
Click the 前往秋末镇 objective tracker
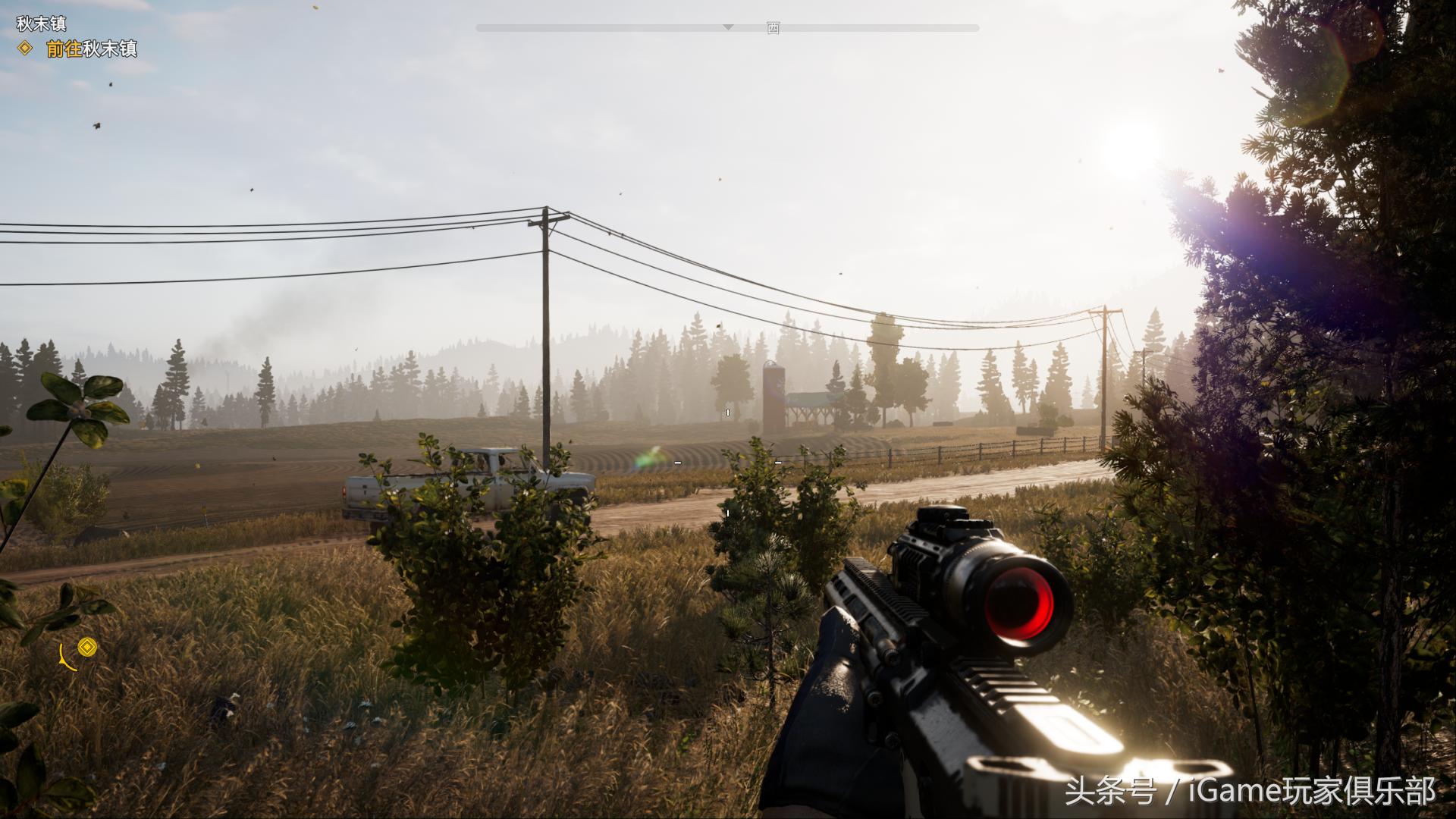point(91,49)
